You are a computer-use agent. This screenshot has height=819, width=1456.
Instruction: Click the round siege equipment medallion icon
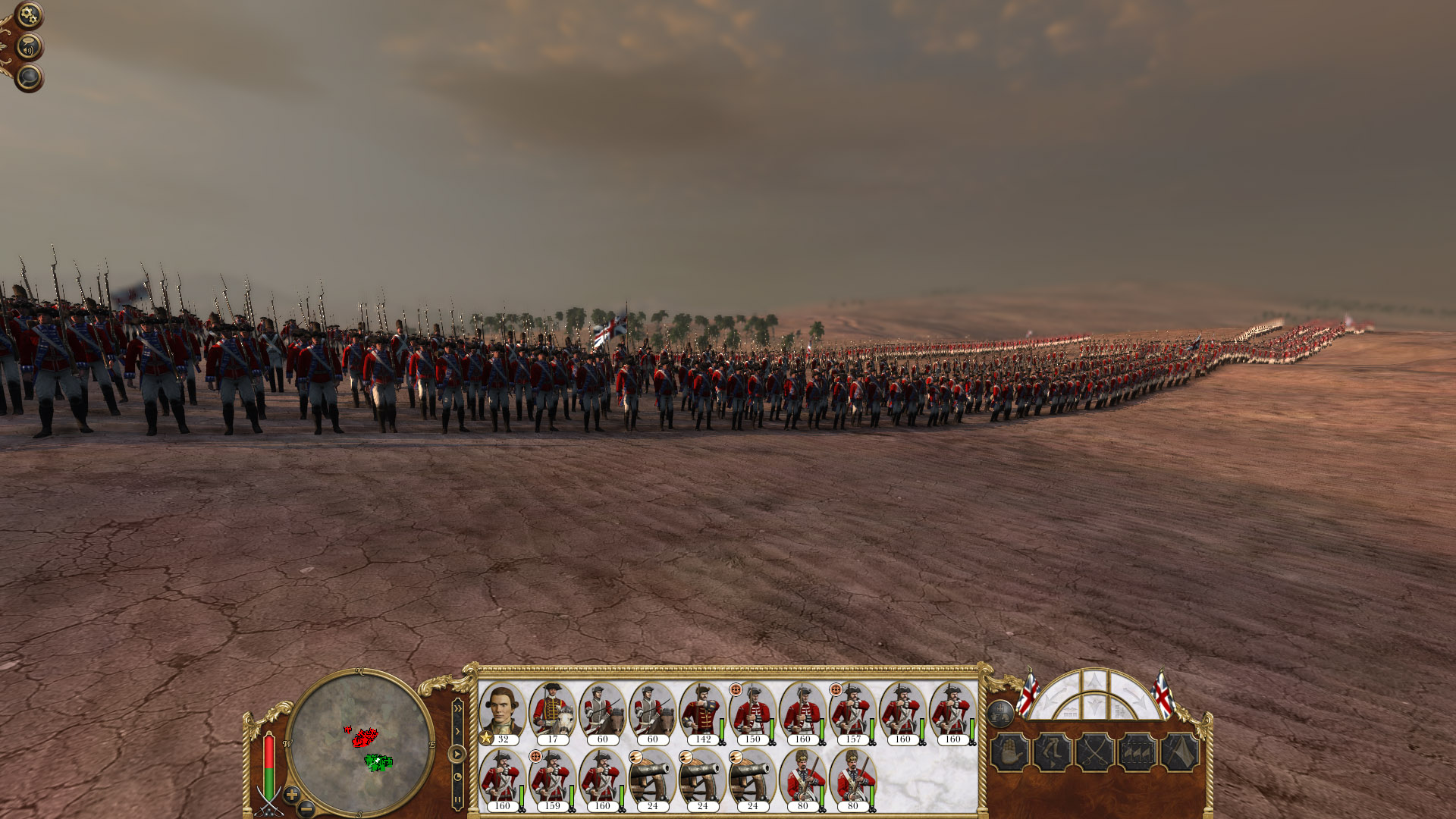point(1001,714)
